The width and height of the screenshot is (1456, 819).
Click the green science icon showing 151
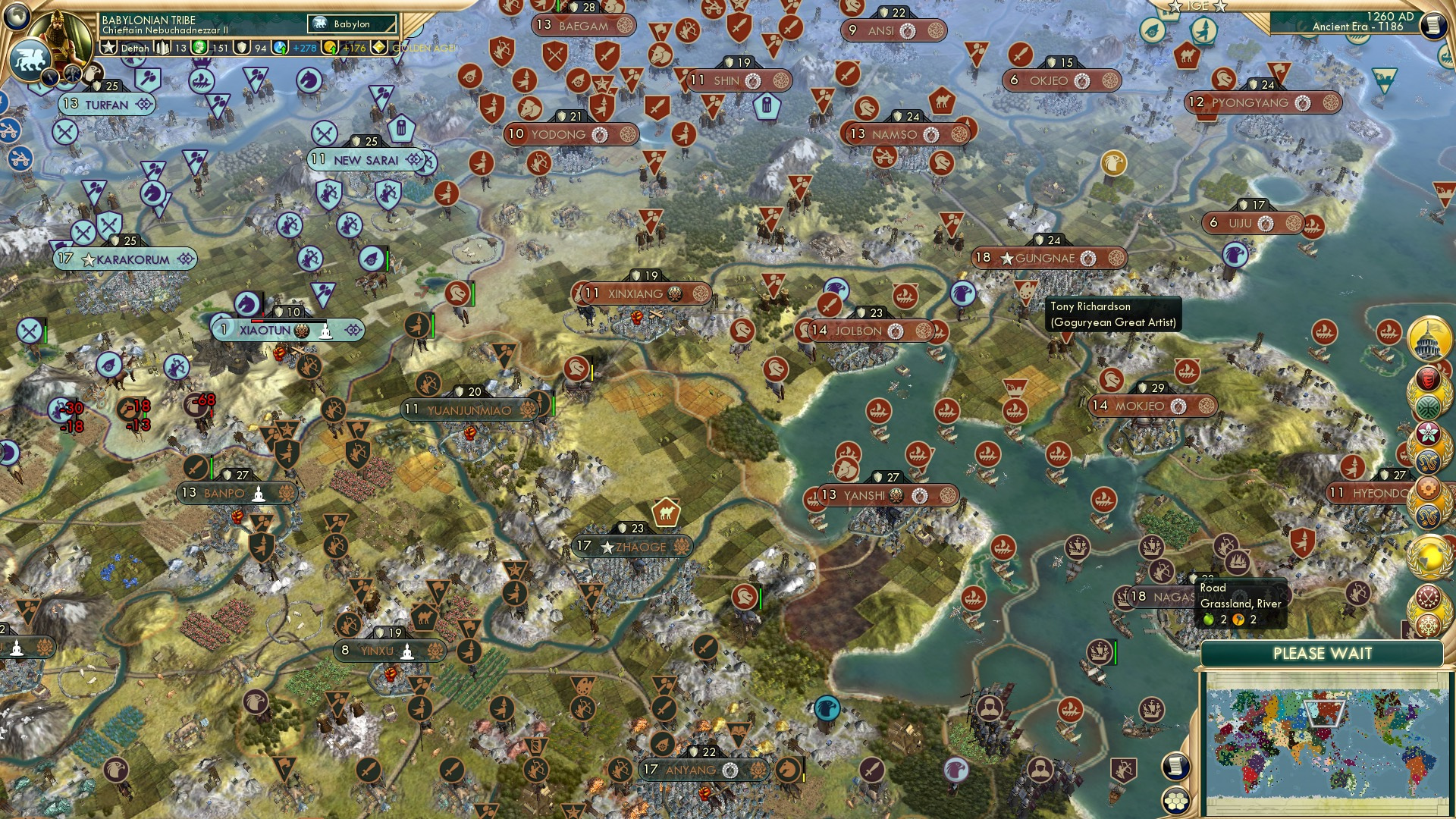199,47
